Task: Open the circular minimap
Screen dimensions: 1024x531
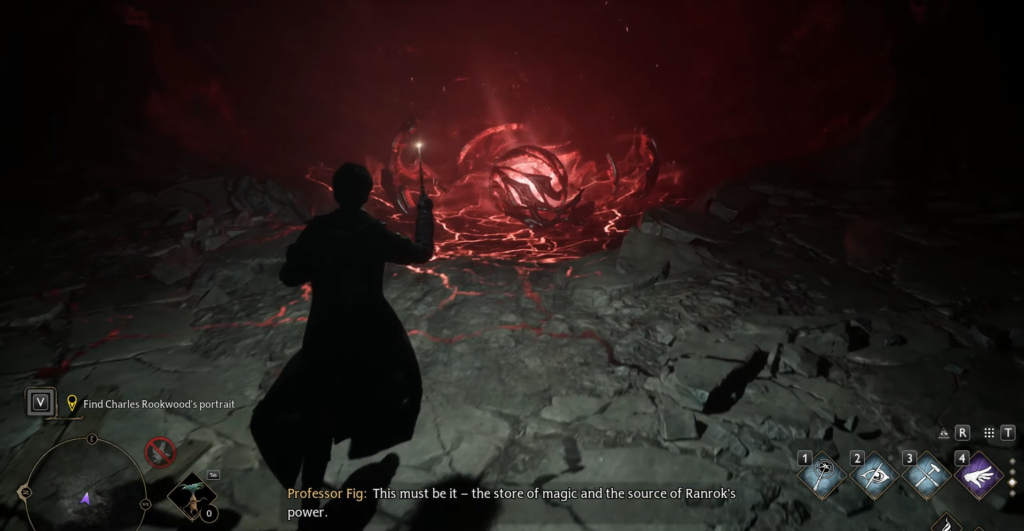Action: (86, 494)
